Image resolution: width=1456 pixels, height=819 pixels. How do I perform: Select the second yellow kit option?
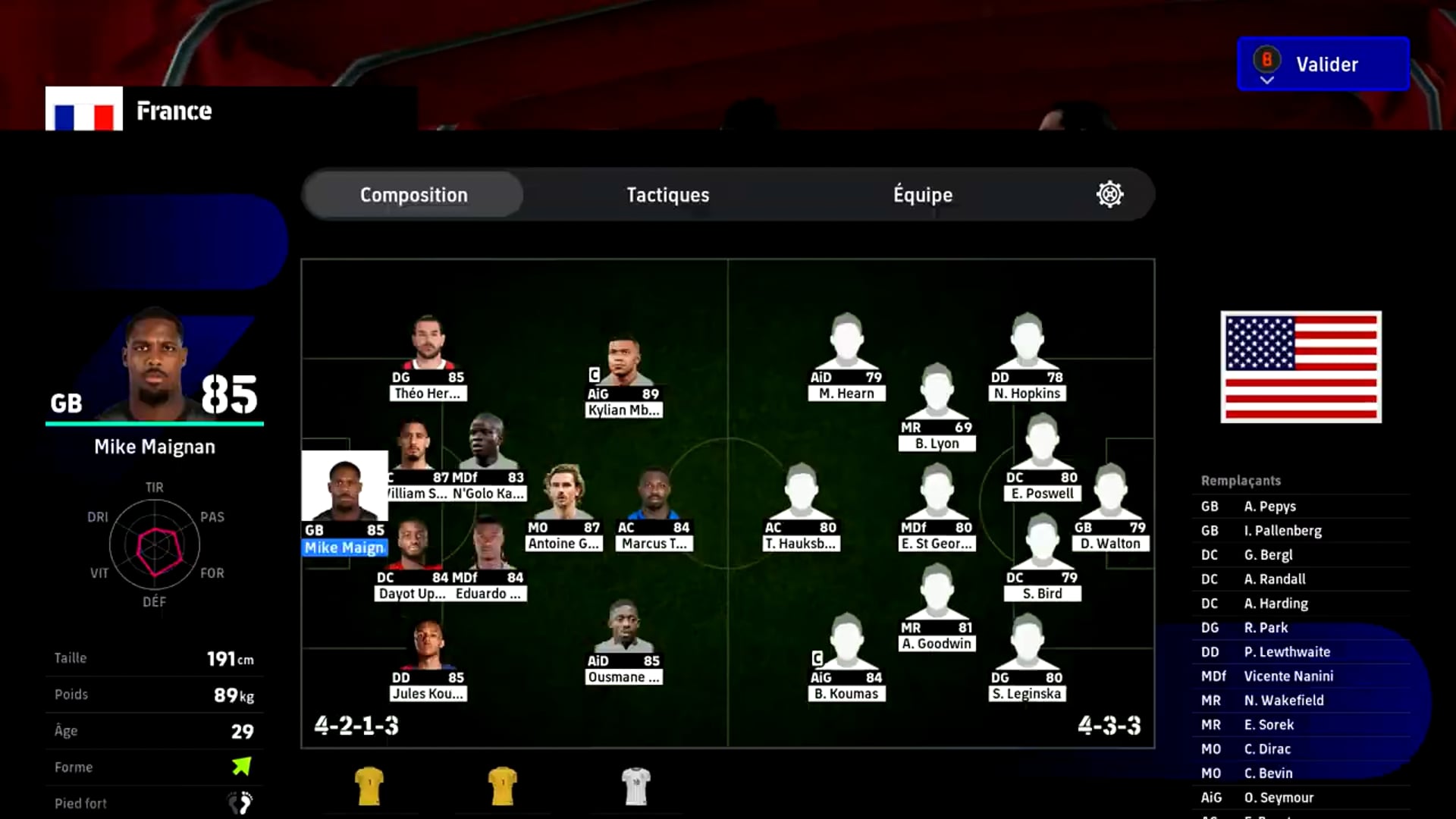[x=504, y=787]
